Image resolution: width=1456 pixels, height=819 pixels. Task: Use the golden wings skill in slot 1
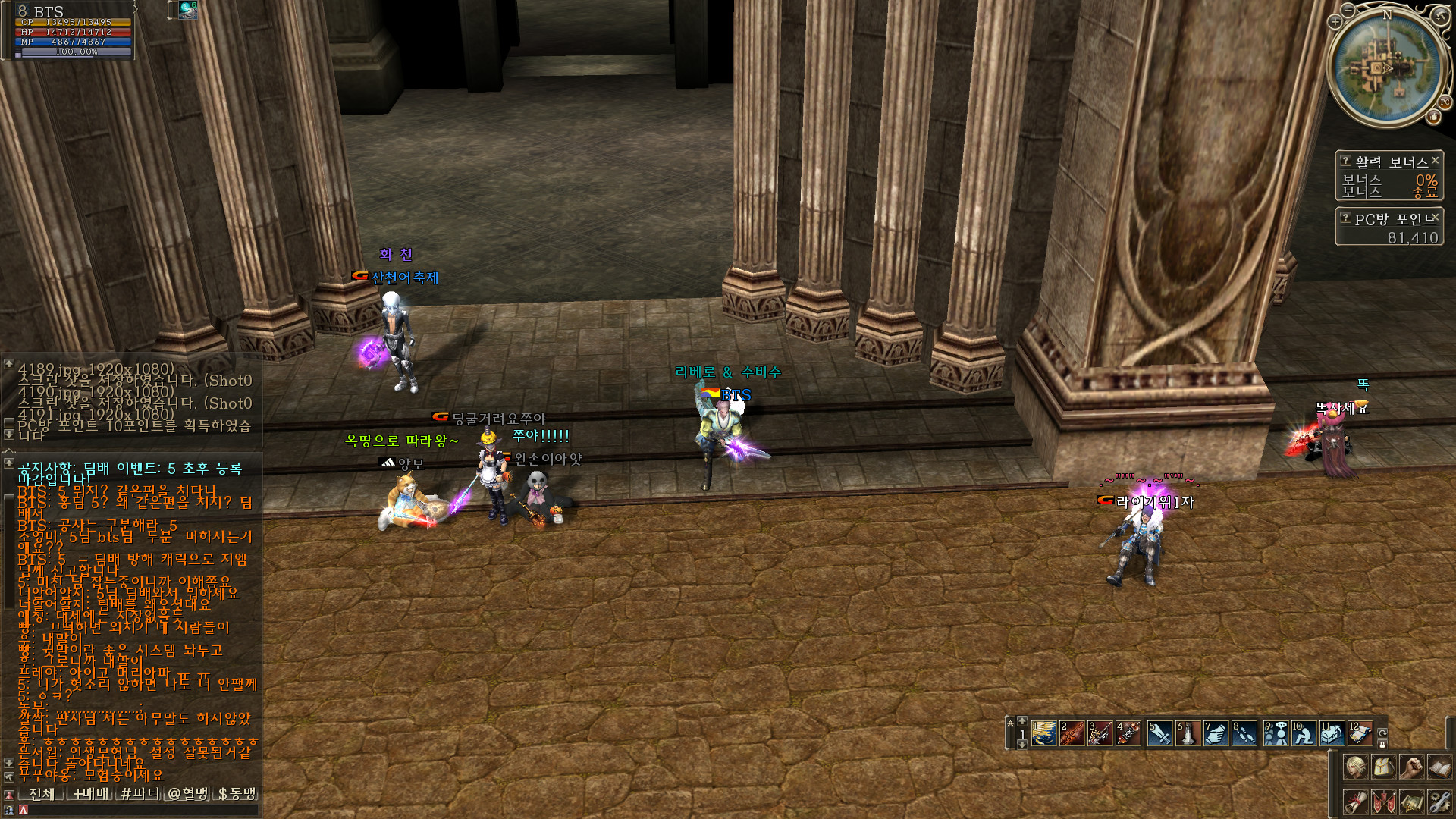1044,733
